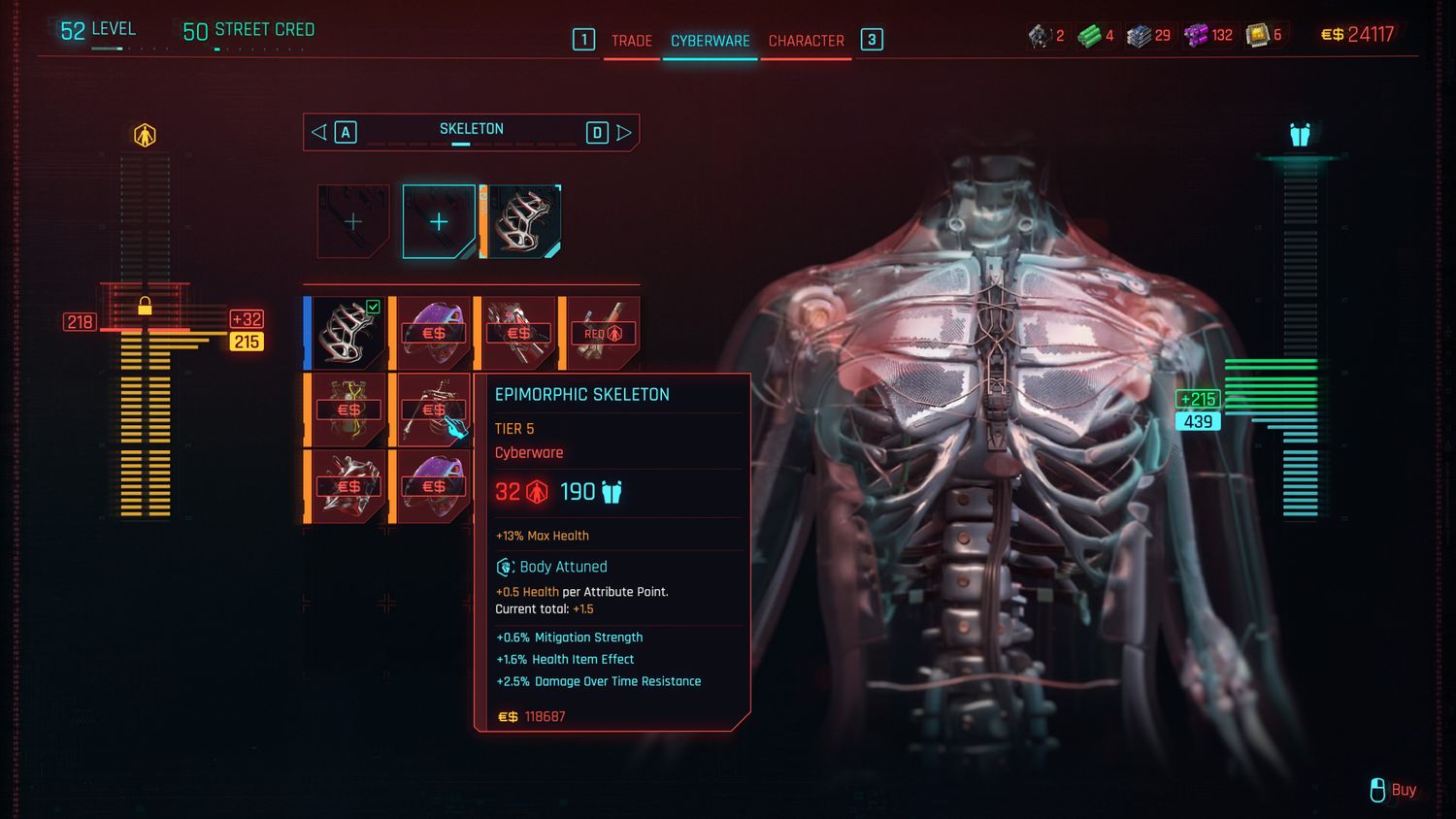Select the equipped rib cage cyberware slot
Screen dimensions: 1456x819
coord(523,221)
